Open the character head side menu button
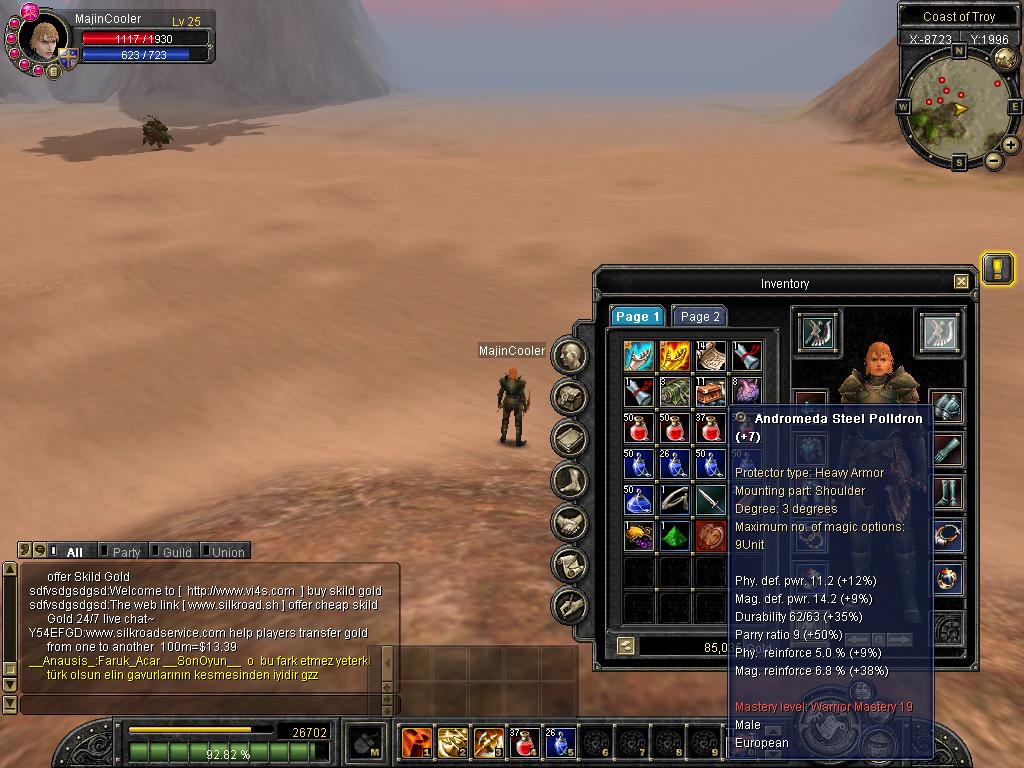Image resolution: width=1024 pixels, height=768 pixels. click(x=570, y=355)
